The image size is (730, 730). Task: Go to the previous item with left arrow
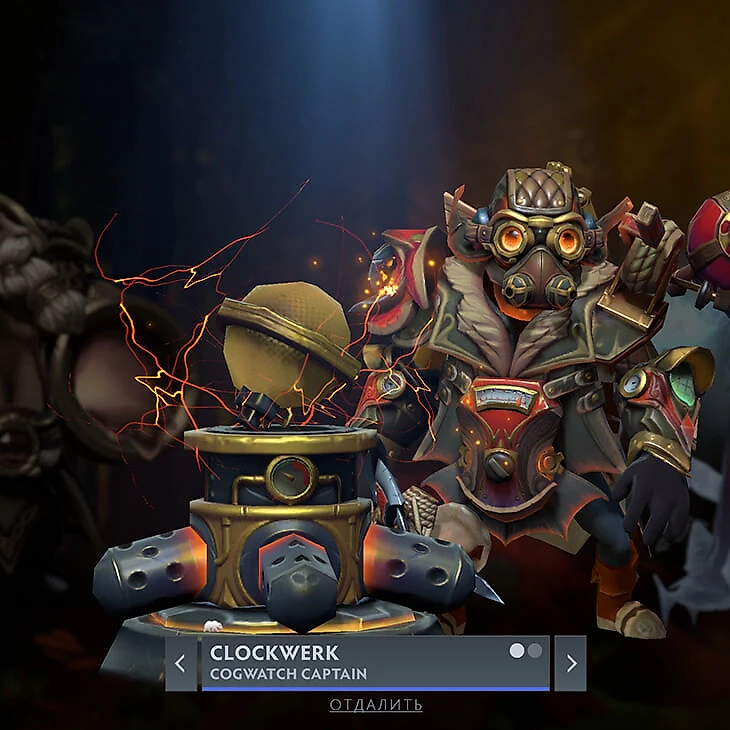[x=180, y=663]
